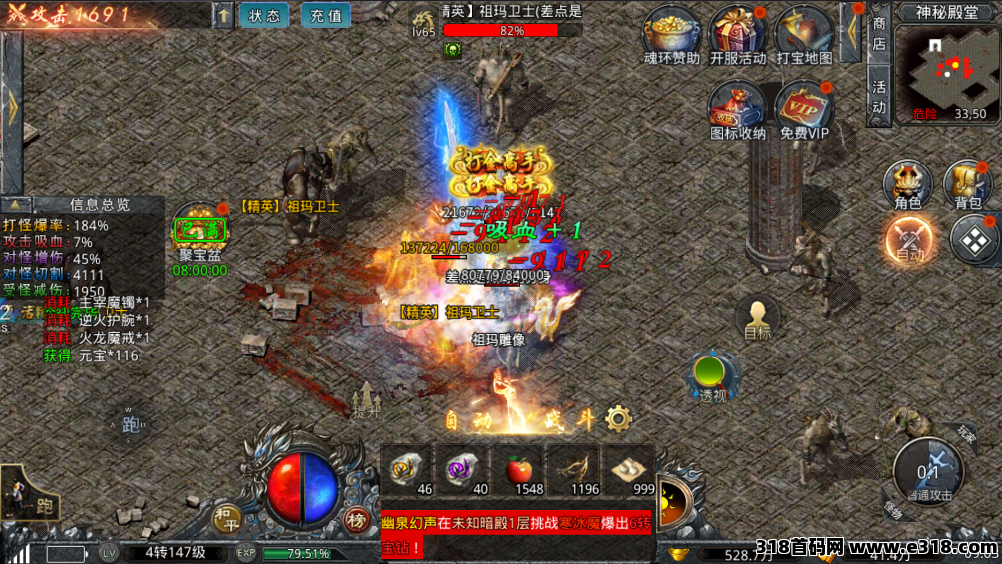1002x564 pixels.
Task: Open the 状态 status panel
Action: (x=264, y=15)
